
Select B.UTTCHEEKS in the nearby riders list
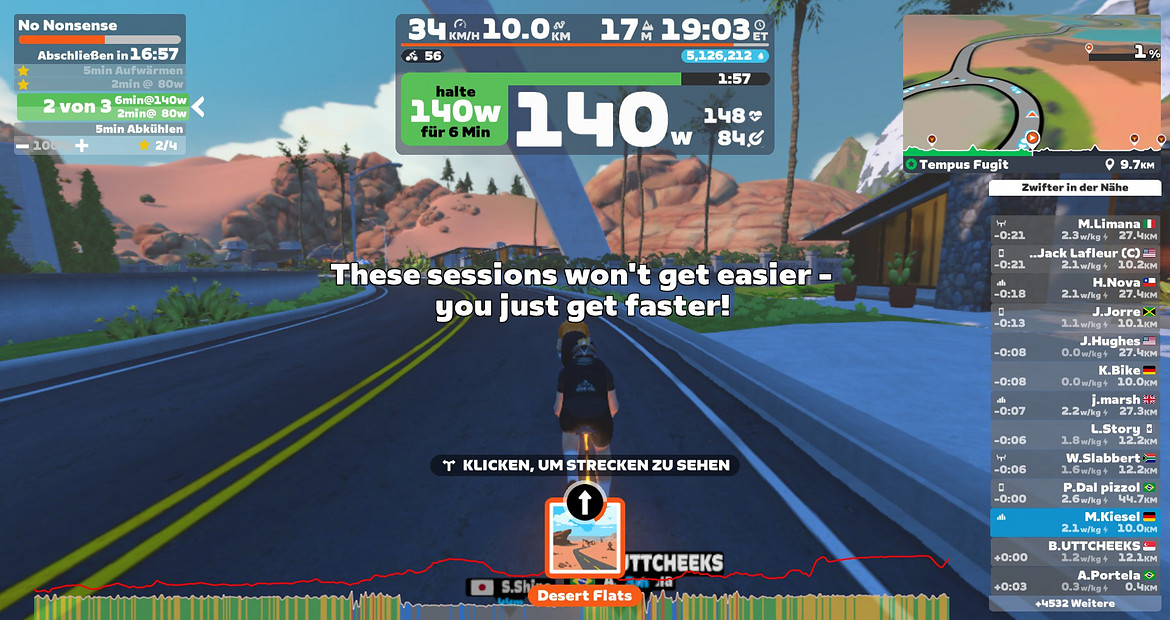(1075, 551)
